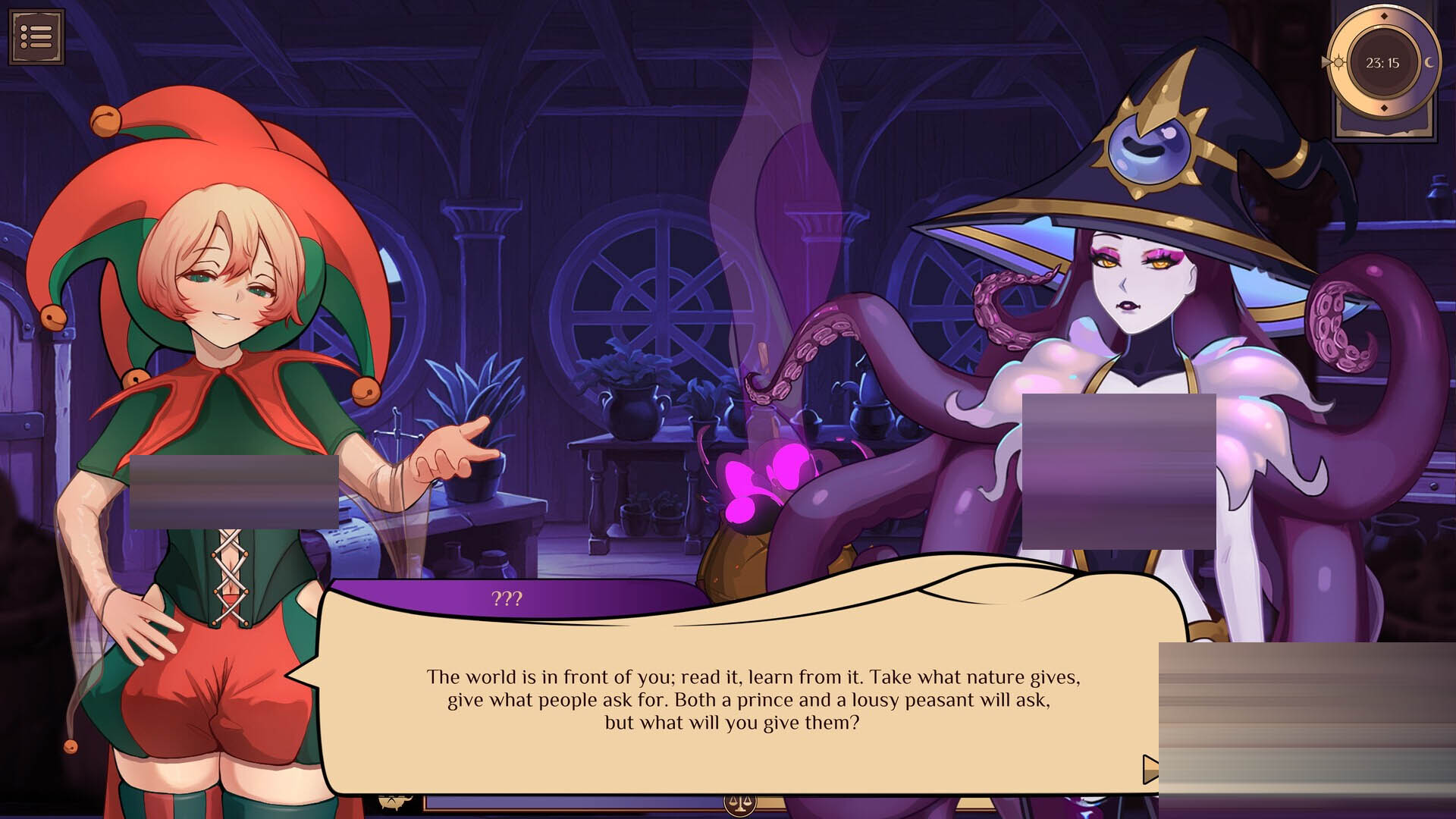1456x819 pixels.
Task: Toggle night mode via the moon side of clock
Action: (x=1429, y=62)
